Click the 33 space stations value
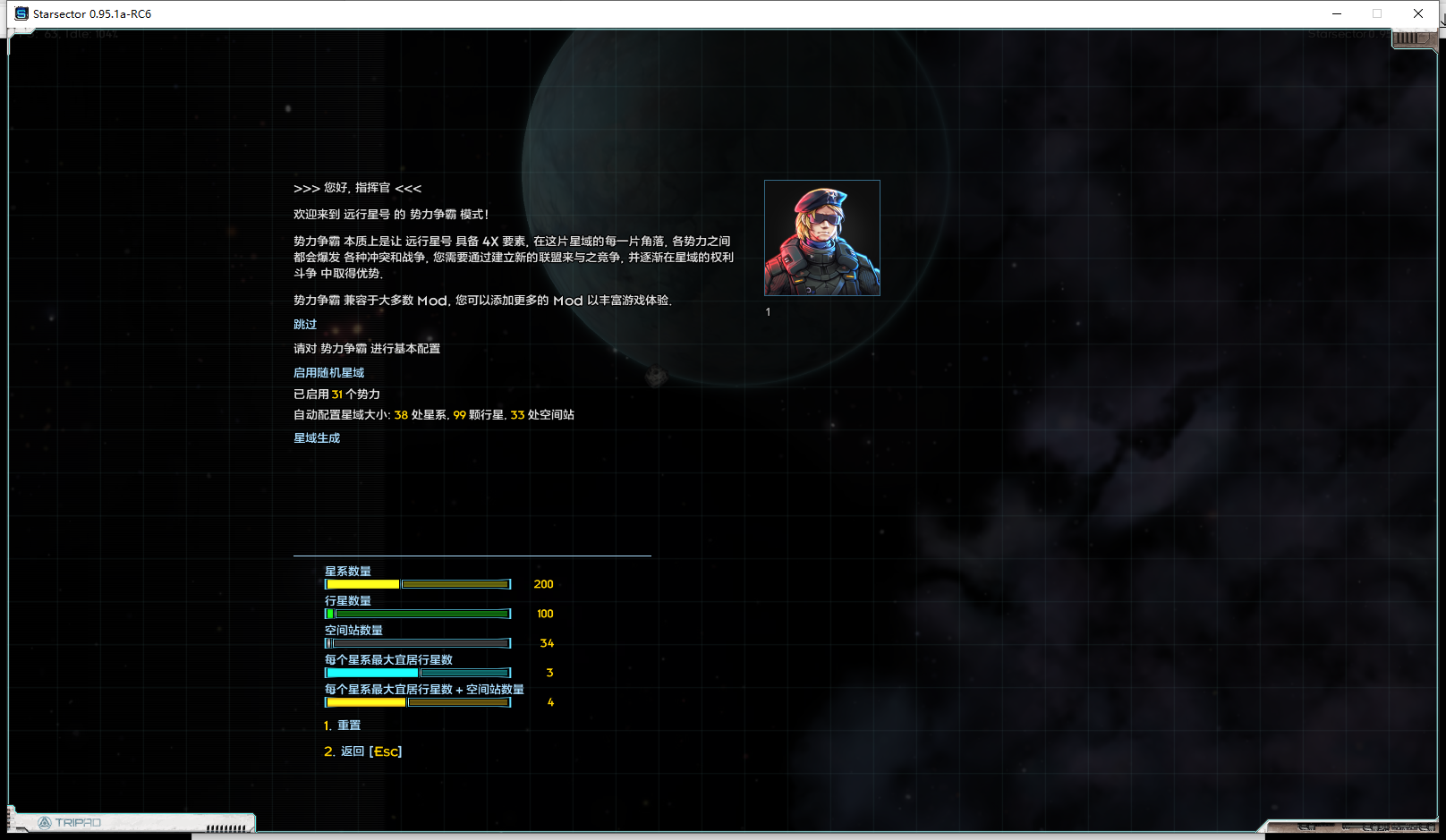 tap(516, 414)
